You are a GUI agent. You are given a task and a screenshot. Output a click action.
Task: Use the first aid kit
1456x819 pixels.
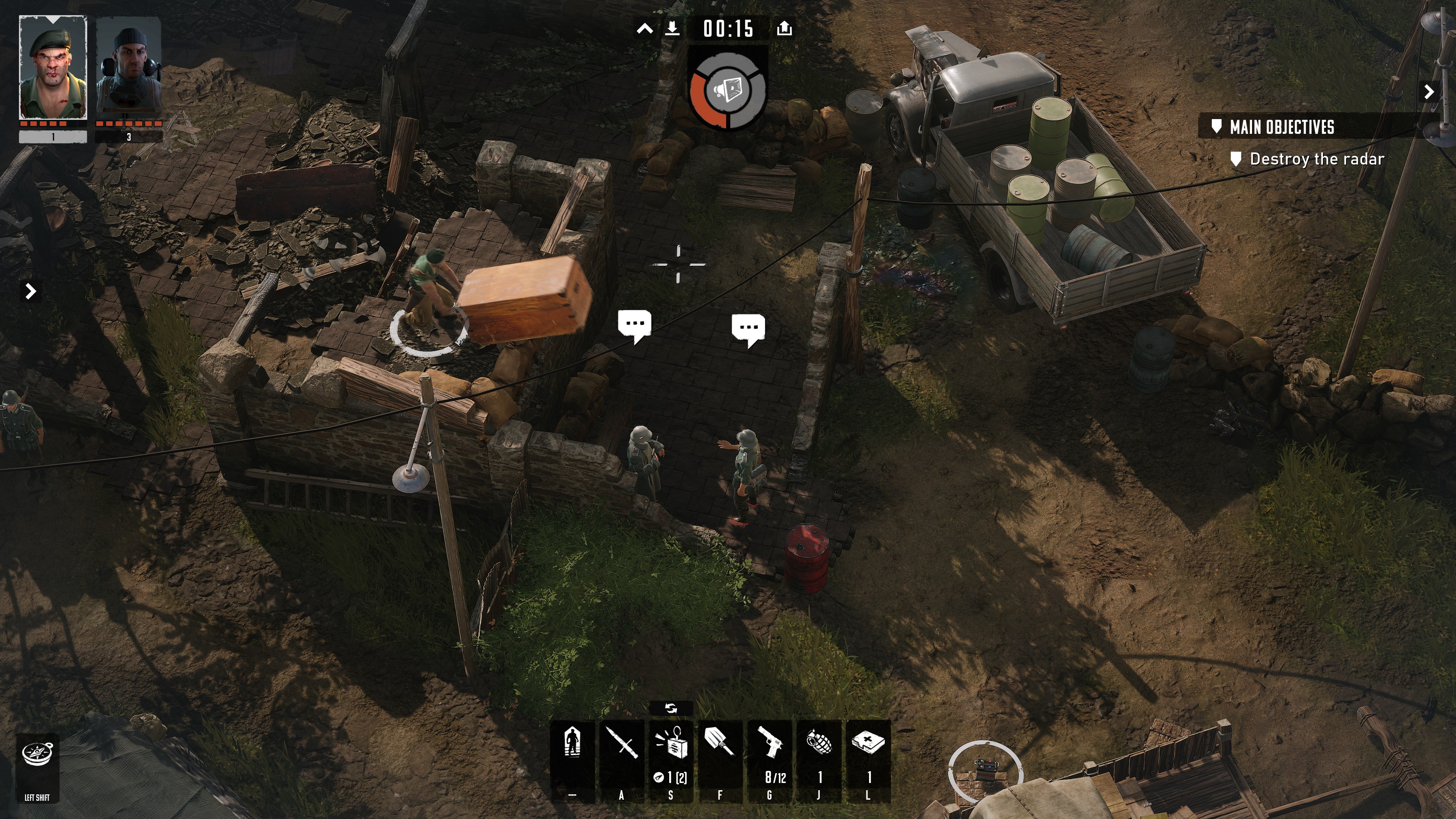coord(868,743)
